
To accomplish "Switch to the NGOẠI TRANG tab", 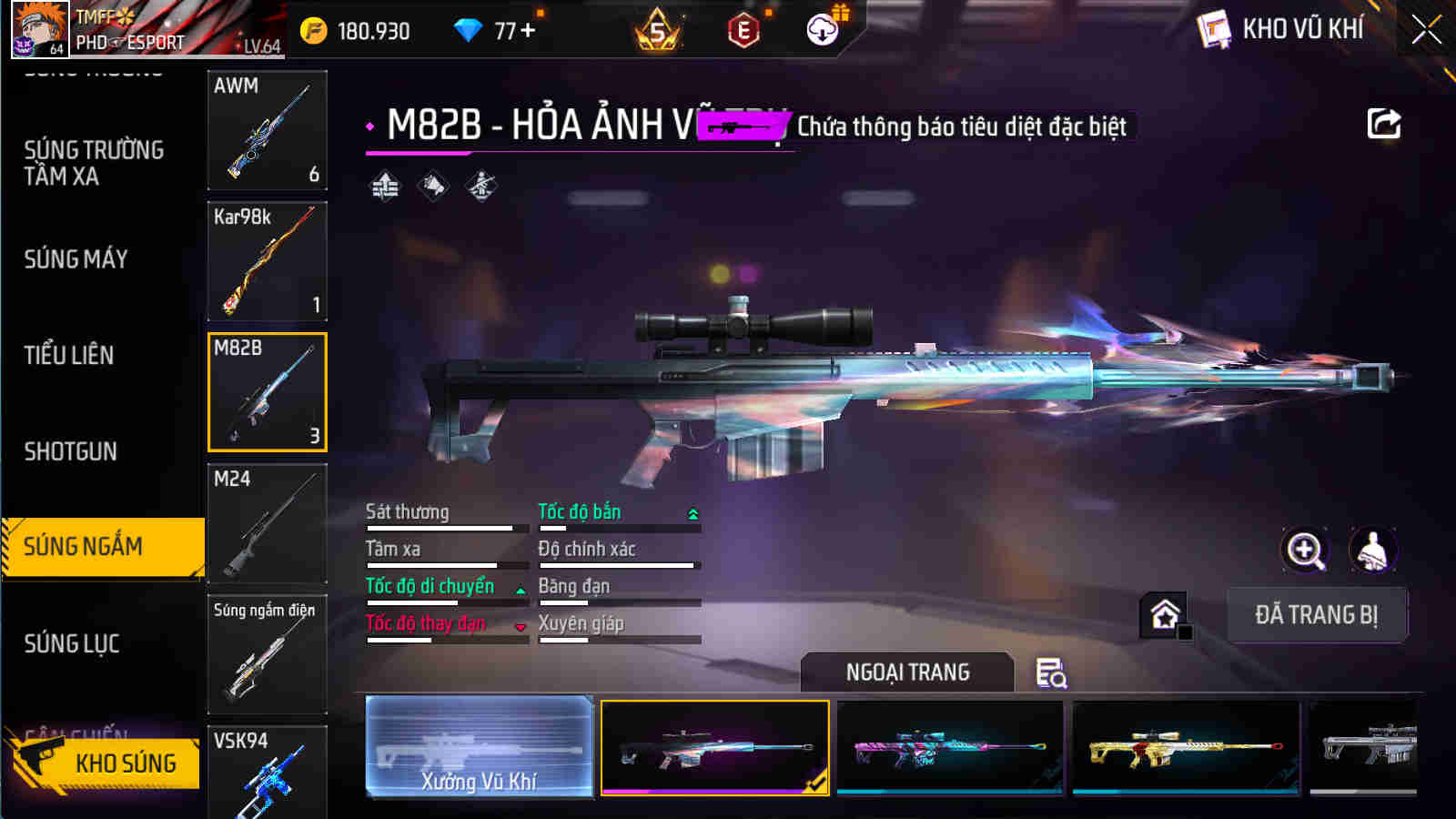I will pyautogui.click(x=905, y=673).
